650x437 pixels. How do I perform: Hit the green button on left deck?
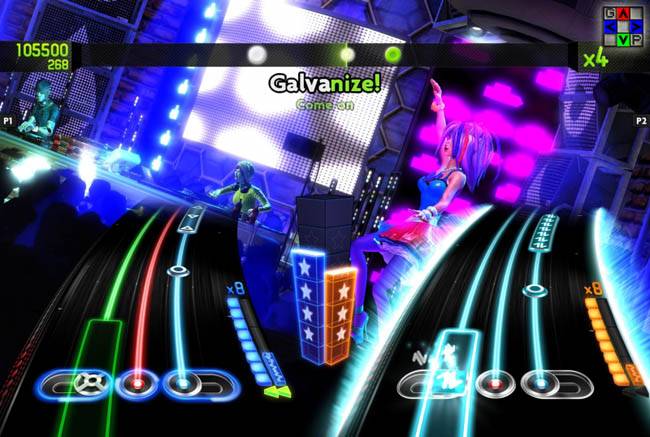(89, 381)
